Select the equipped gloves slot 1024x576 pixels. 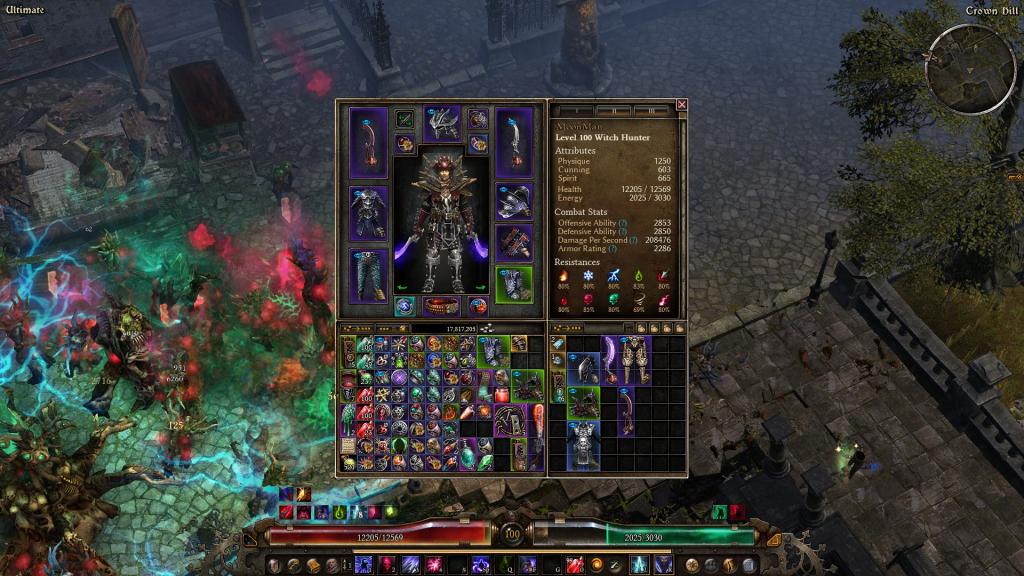[514, 243]
